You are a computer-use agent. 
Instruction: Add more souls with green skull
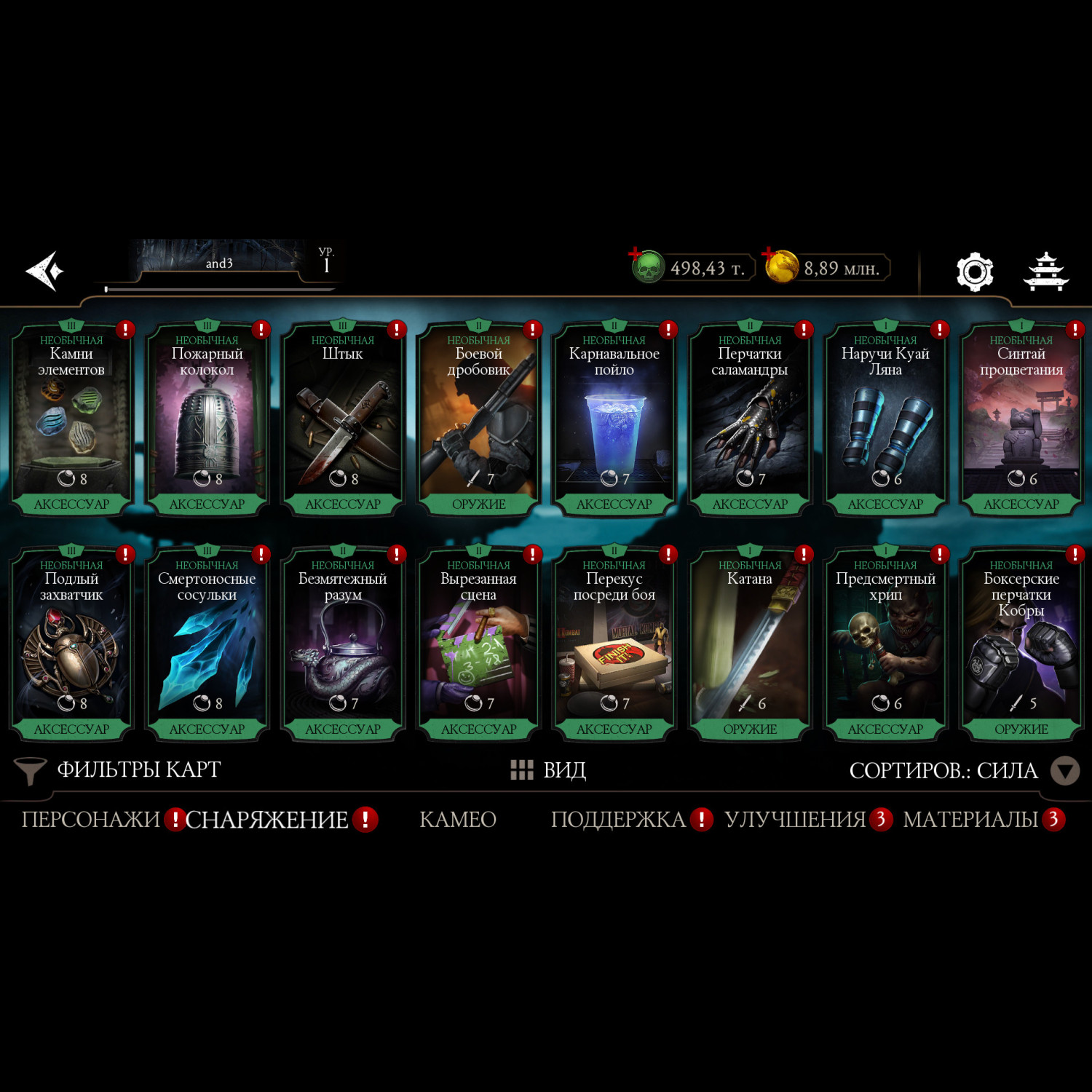[x=646, y=266]
